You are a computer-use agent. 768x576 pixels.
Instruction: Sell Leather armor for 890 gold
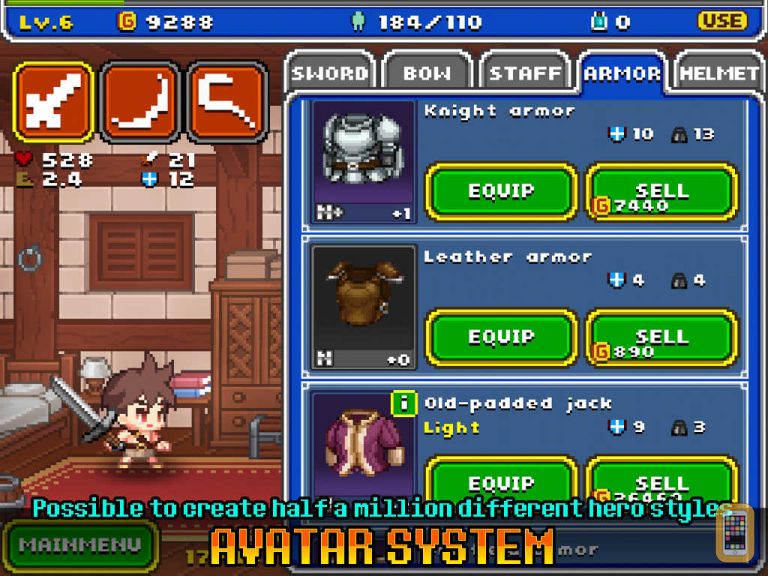(x=661, y=338)
